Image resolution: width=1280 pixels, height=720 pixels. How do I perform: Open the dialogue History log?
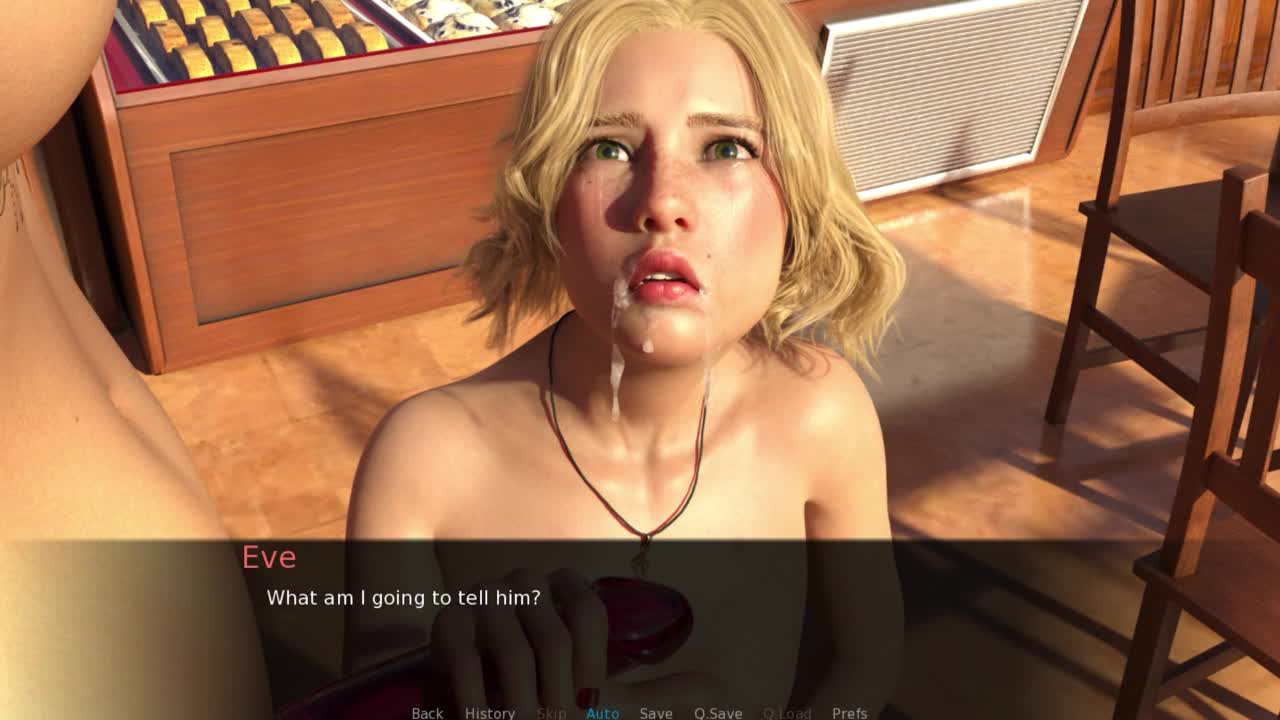[x=490, y=713]
